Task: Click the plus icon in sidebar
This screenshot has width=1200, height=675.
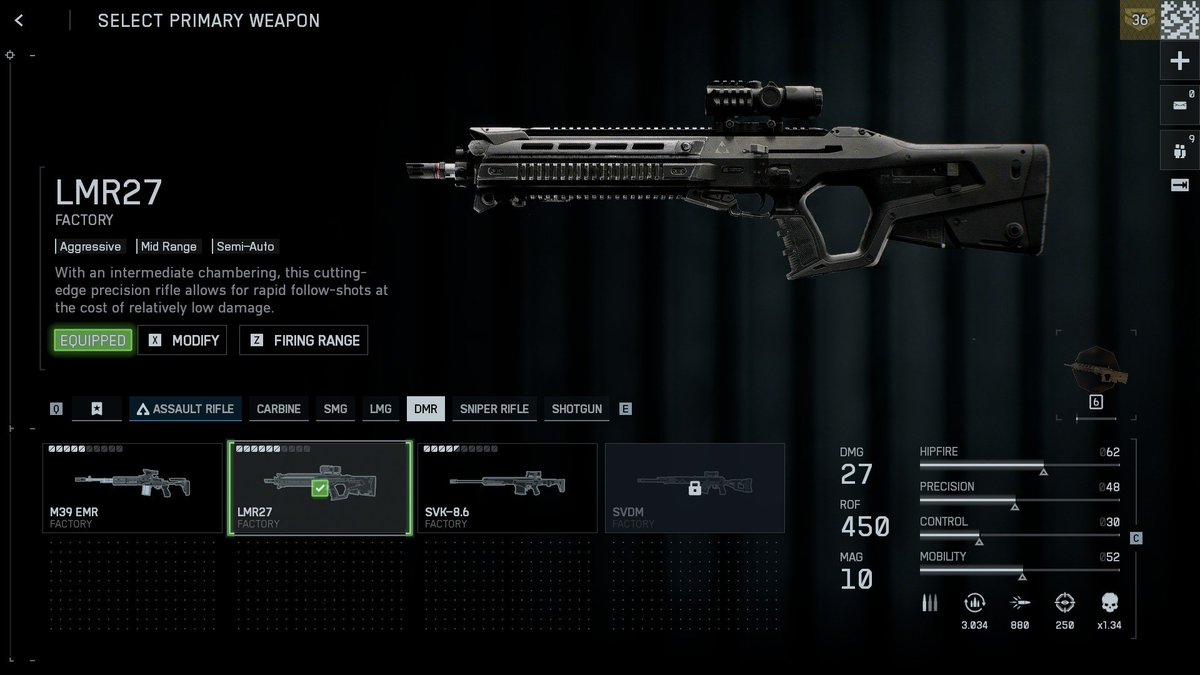Action: pyautogui.click(x=1180, y=61)
